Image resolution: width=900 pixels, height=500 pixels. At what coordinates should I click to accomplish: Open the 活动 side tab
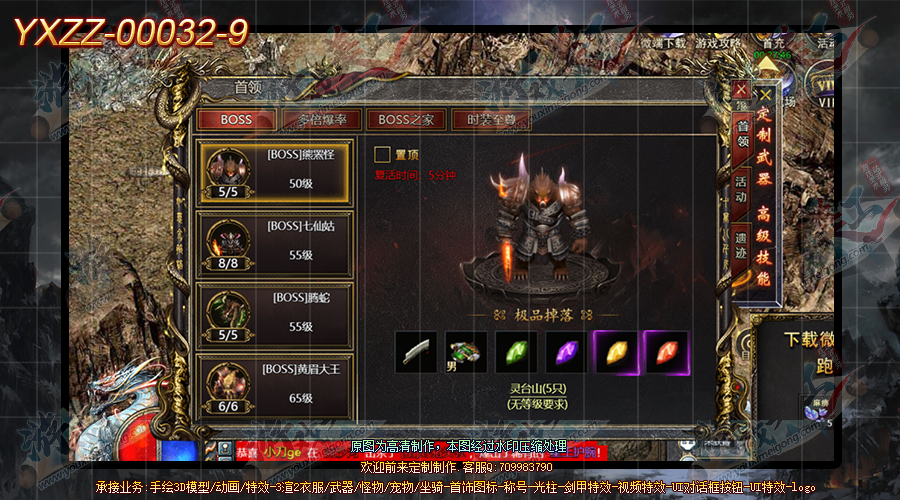coord(741,190)
